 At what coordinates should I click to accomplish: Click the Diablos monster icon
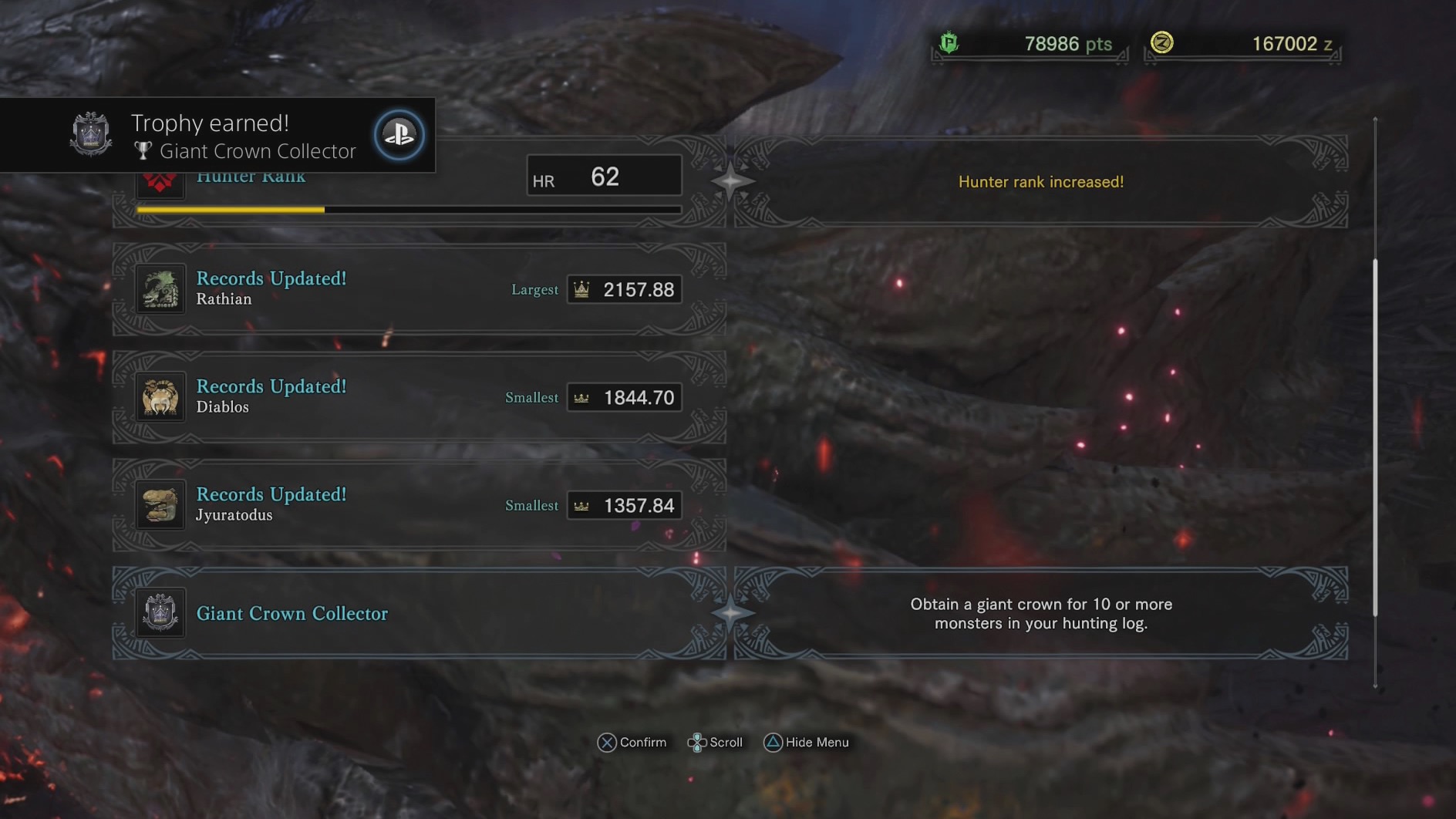(160, 397)
